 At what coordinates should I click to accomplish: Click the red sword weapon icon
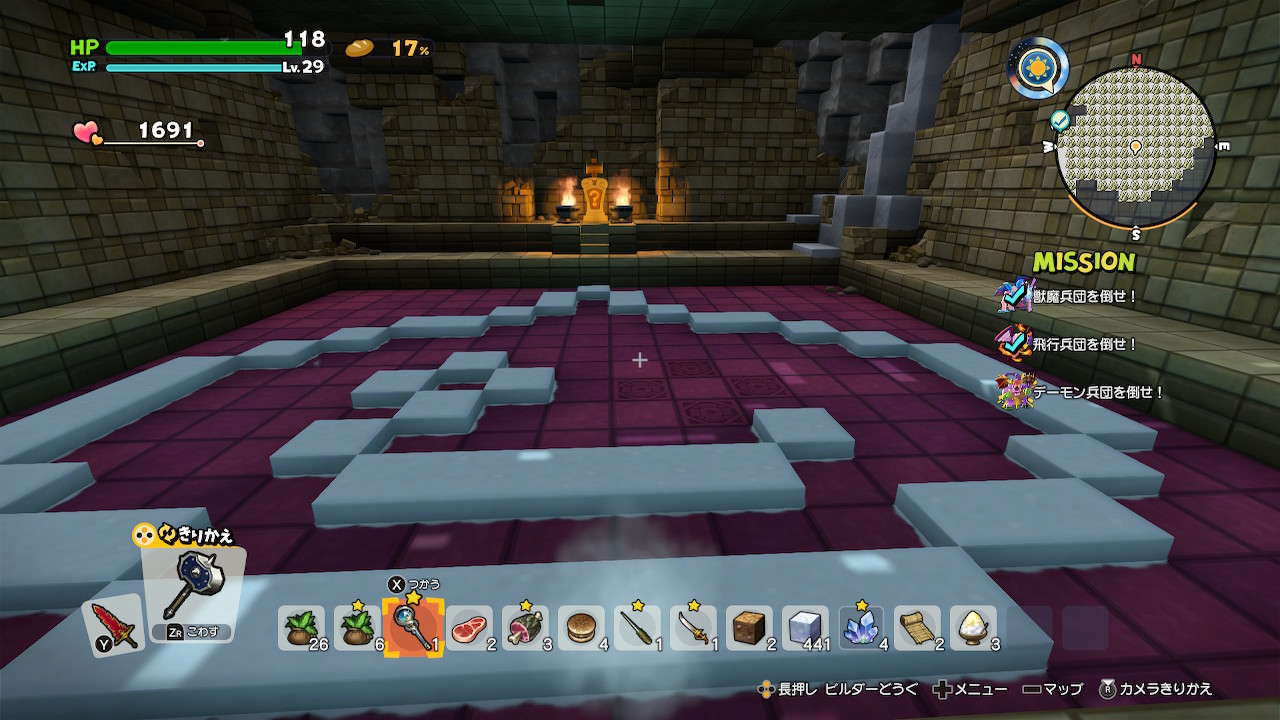[x=111, y=624]
